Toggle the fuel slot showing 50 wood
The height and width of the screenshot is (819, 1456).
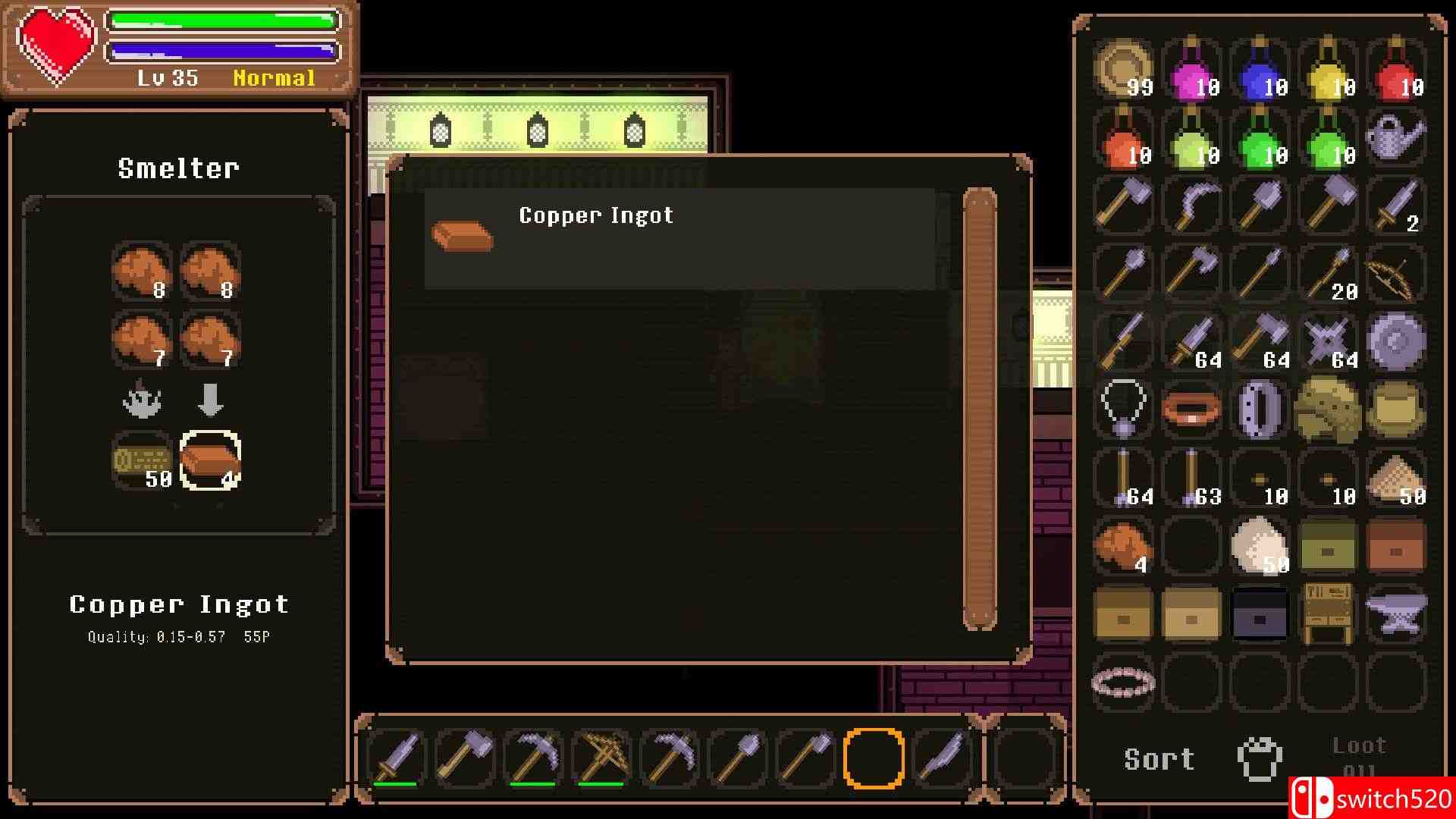coord(140,459)
